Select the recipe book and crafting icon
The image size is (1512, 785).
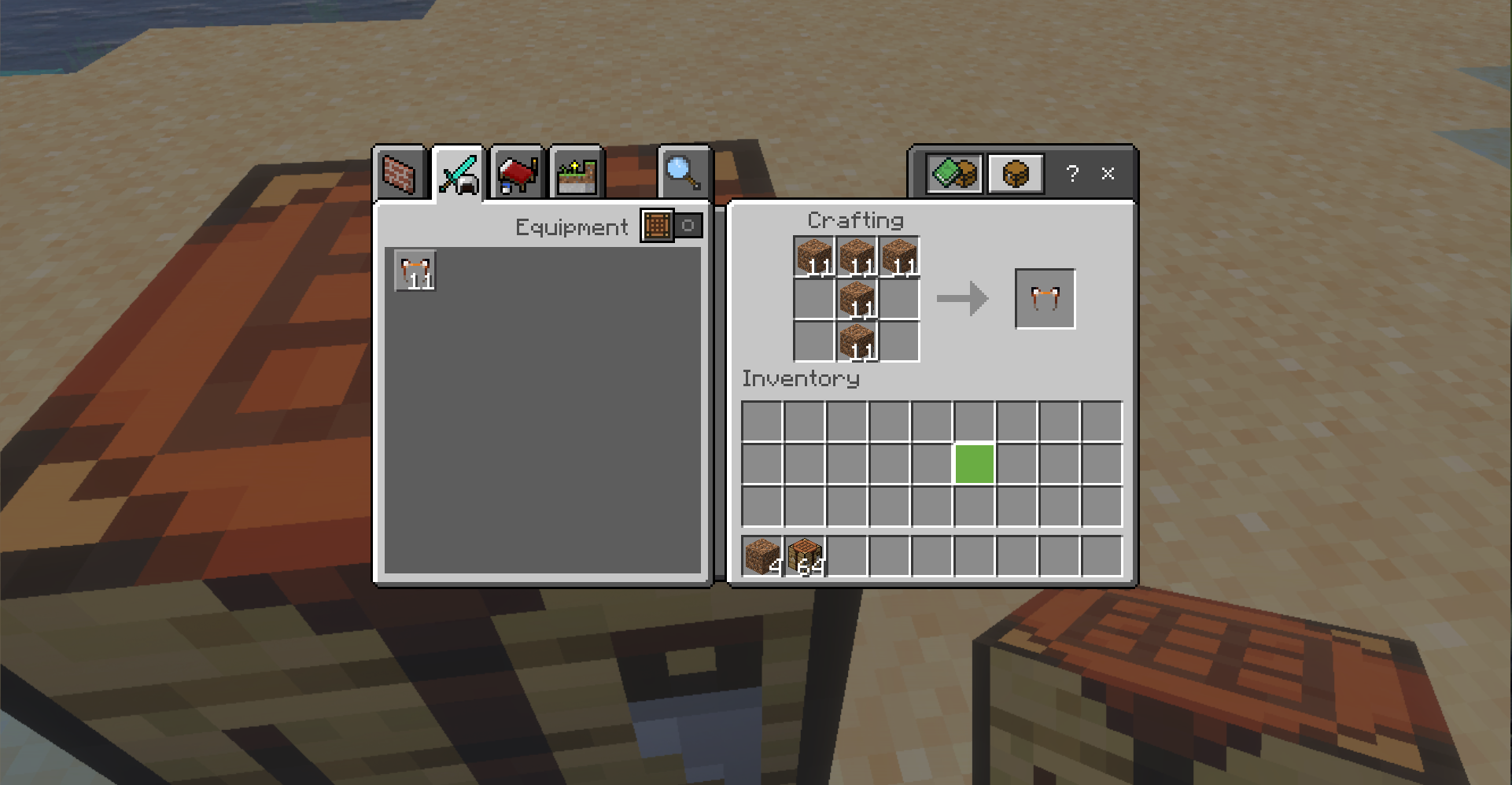tap(953, 173)
